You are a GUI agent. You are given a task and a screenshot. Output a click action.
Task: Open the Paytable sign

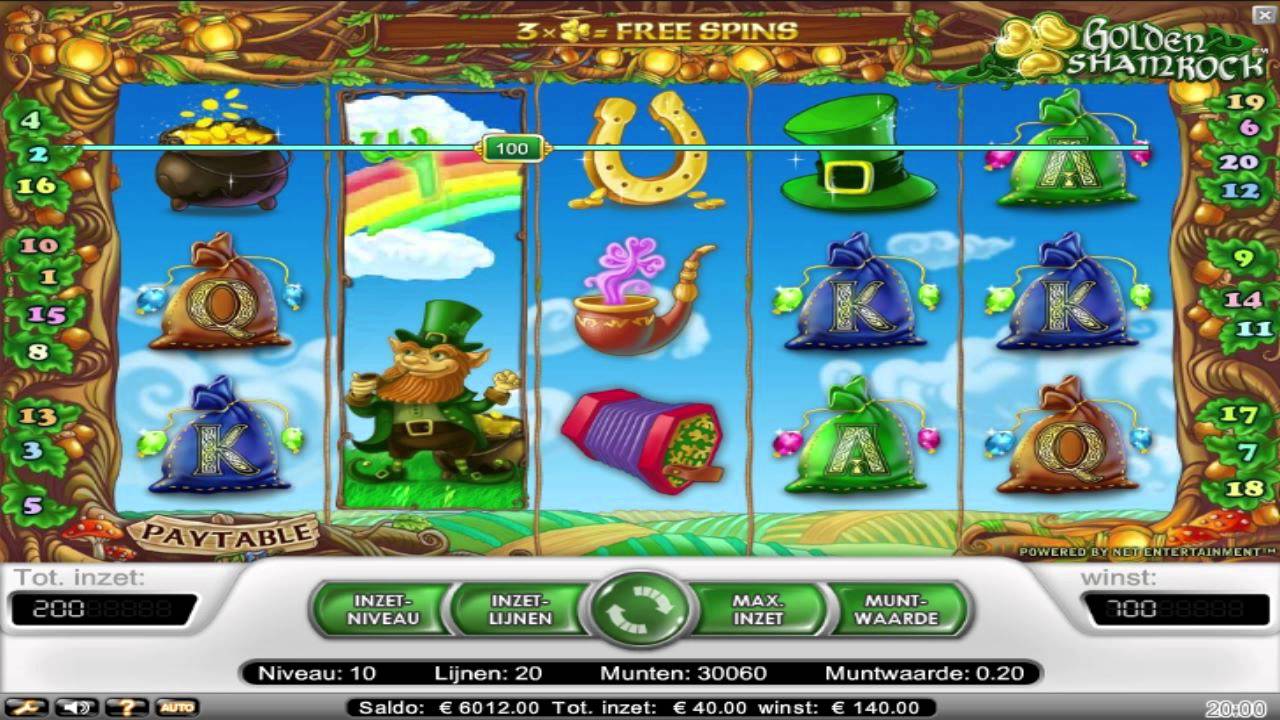226,533
